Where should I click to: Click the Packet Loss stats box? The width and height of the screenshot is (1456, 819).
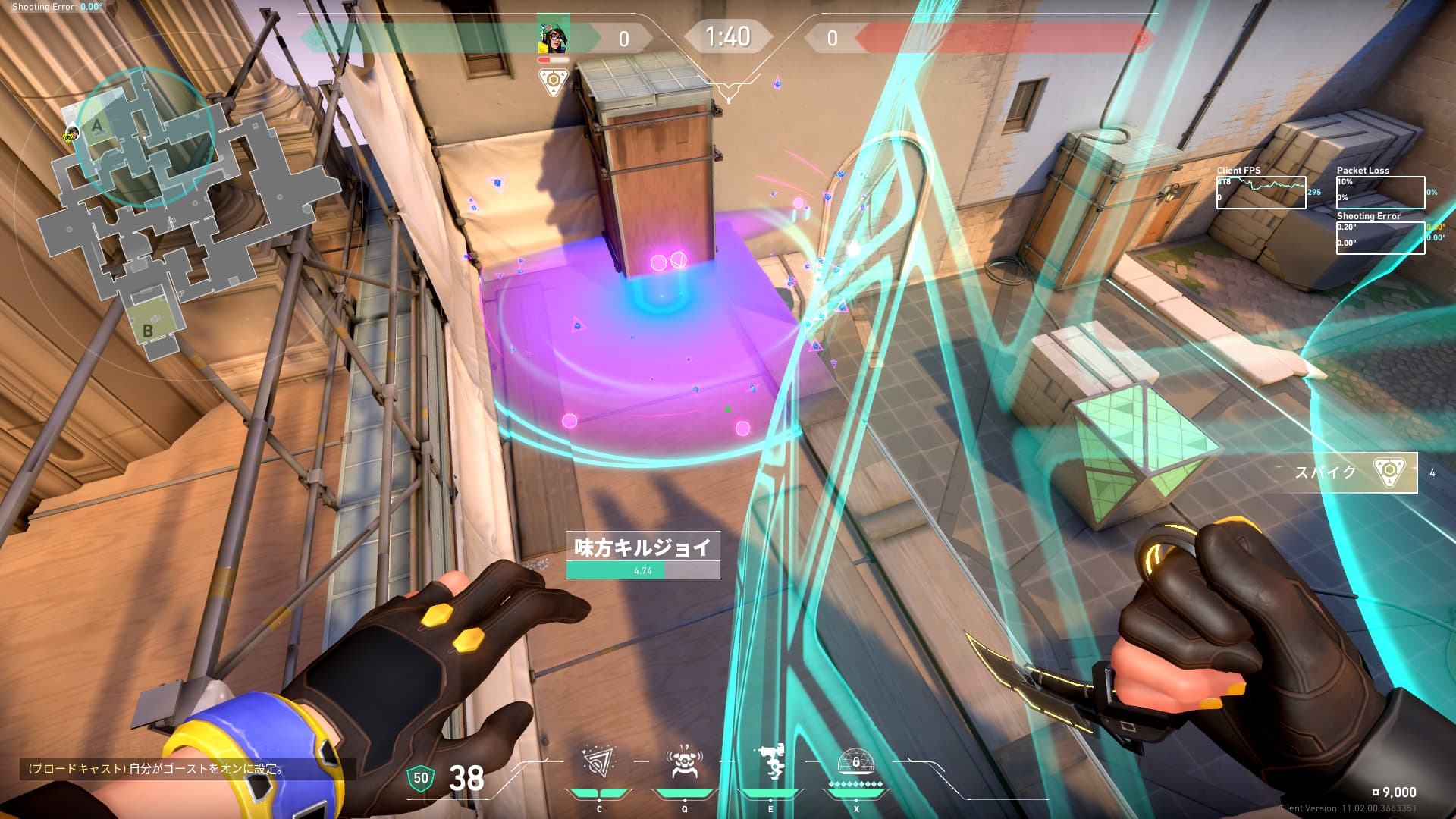coord(1380,192)
